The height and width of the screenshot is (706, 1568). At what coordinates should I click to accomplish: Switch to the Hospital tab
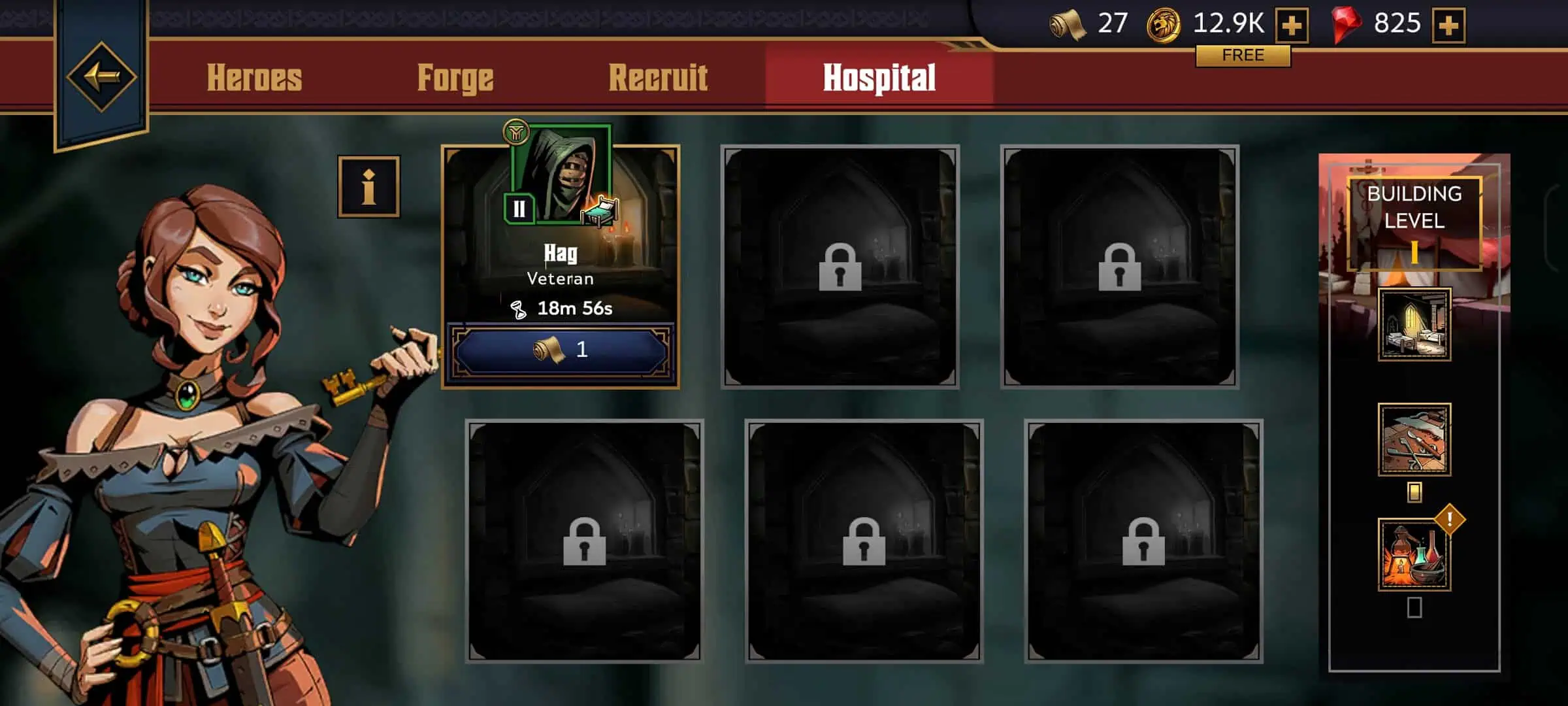879,78
